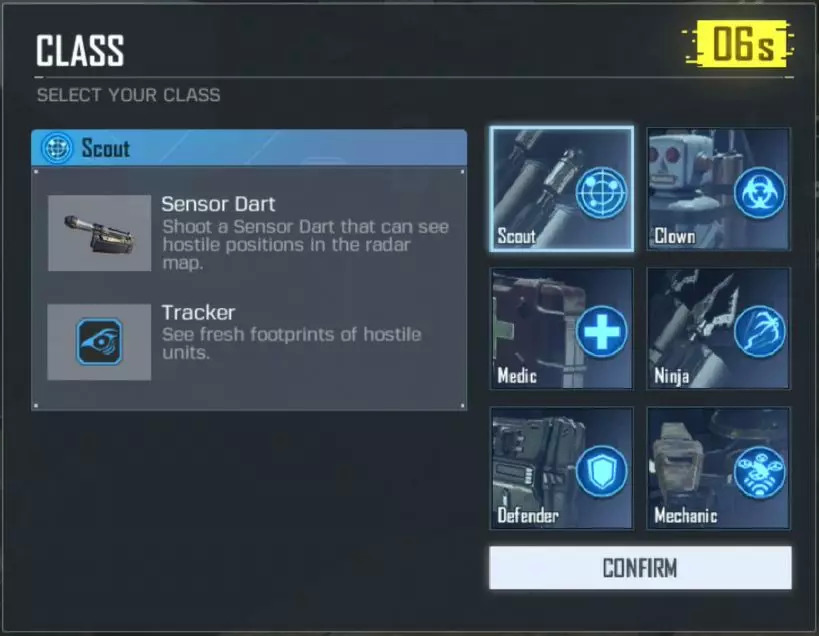Choose the Clown class tile
Viewport: 819px width, 636px height.
tap(718, 189)
